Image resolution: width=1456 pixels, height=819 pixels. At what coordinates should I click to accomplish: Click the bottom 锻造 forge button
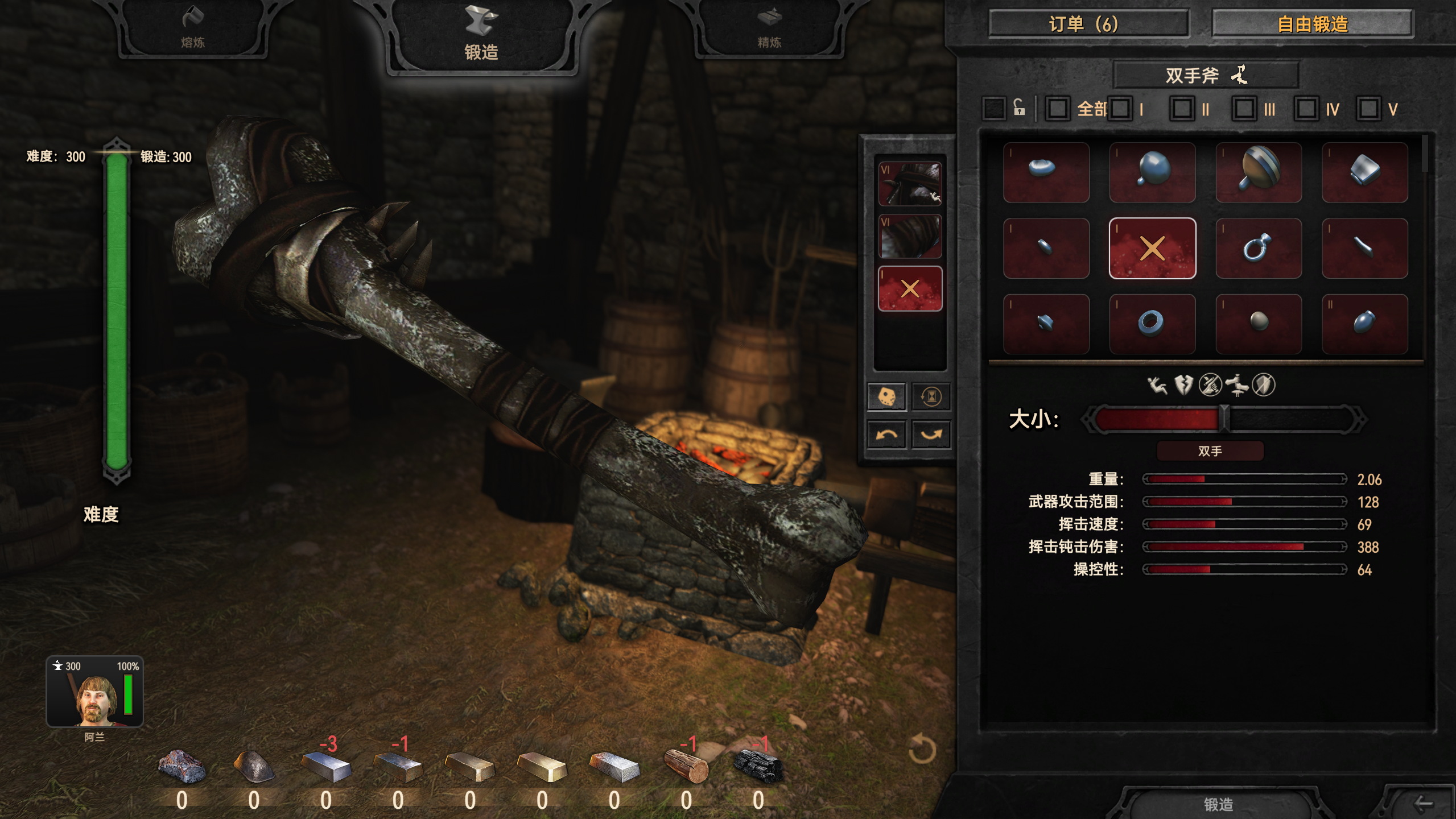pos(1218,804)
